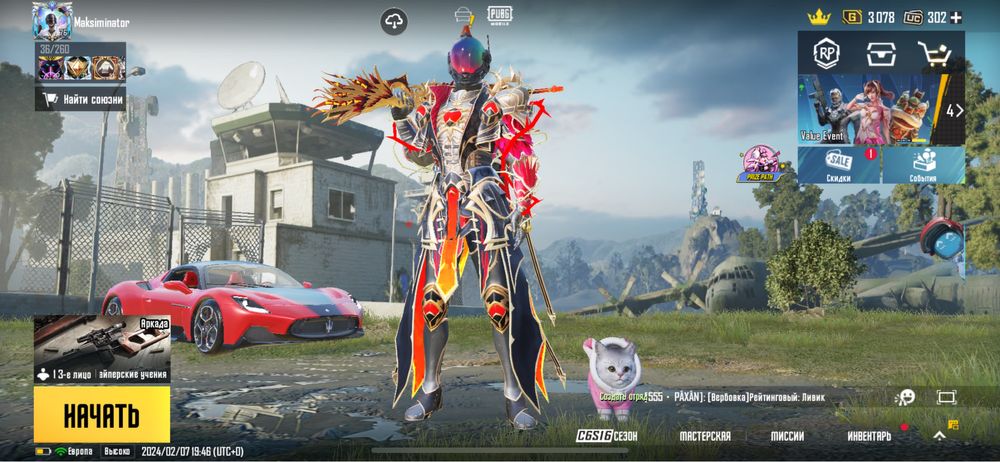Open the C6S16 Сезон tab
This screenshot has width=1000, height=462.
[607, 436]
